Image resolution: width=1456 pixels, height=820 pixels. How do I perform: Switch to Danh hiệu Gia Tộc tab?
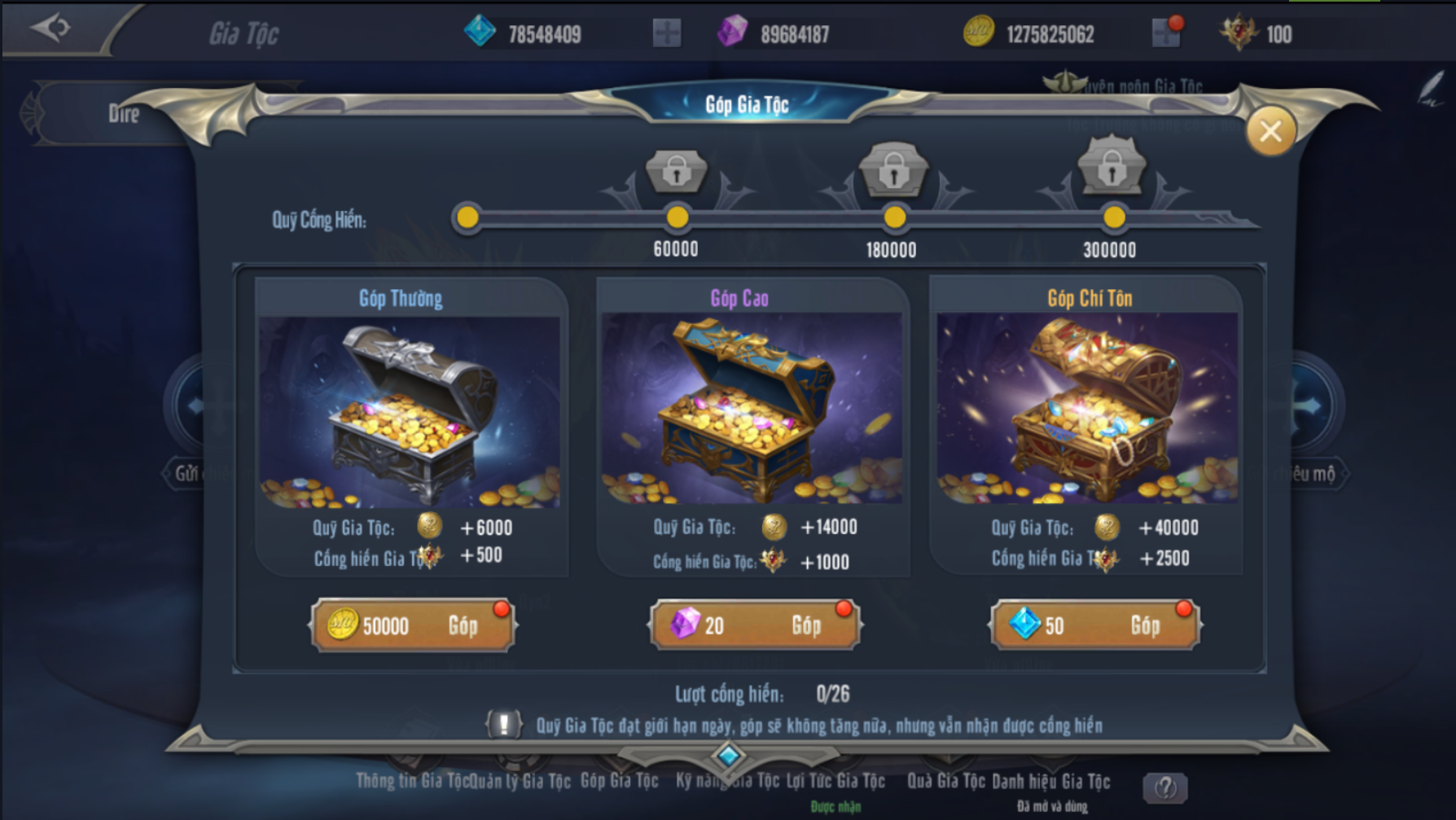click(x=1050, y=782)
